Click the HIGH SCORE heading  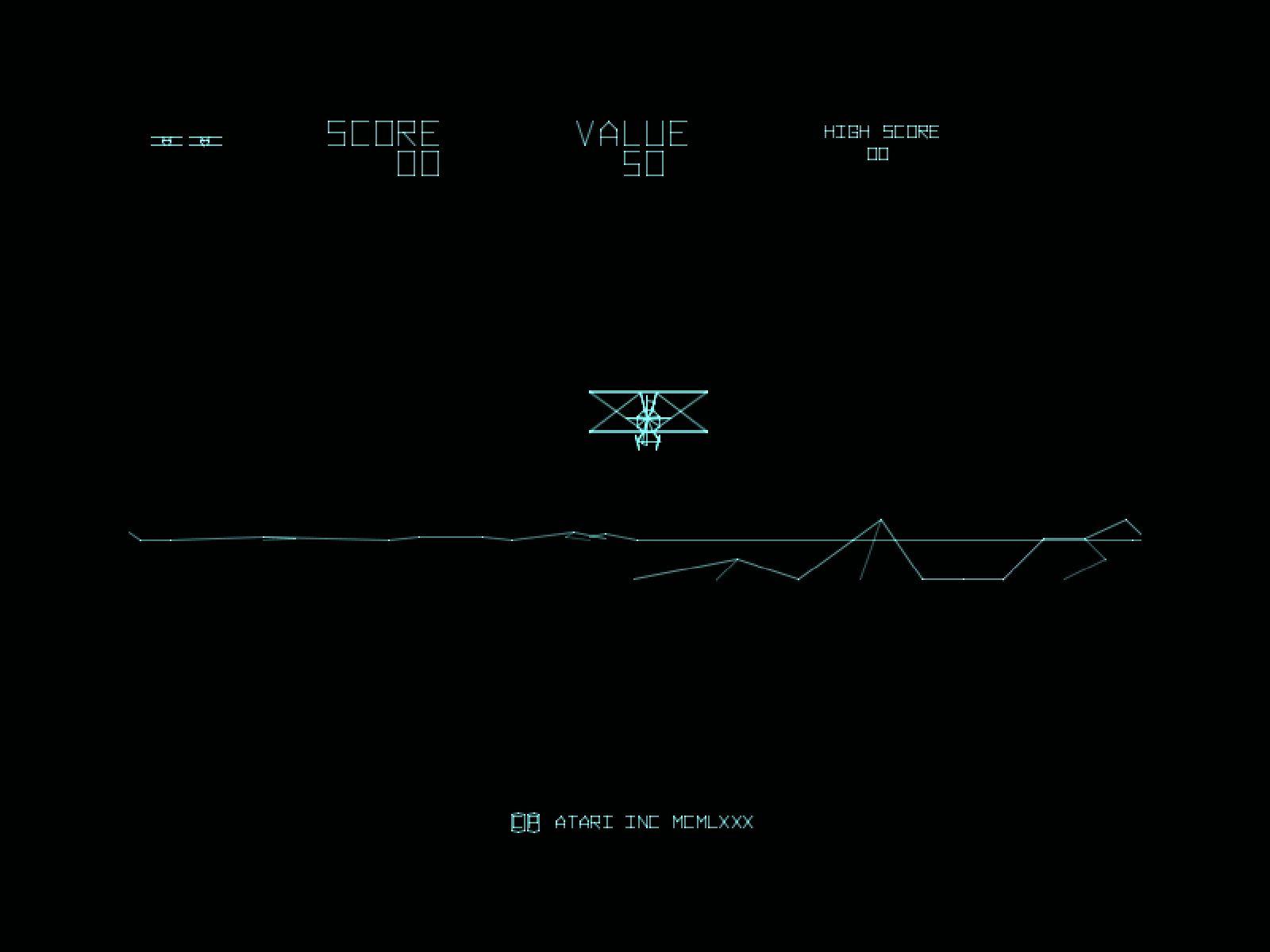[881, 132]
